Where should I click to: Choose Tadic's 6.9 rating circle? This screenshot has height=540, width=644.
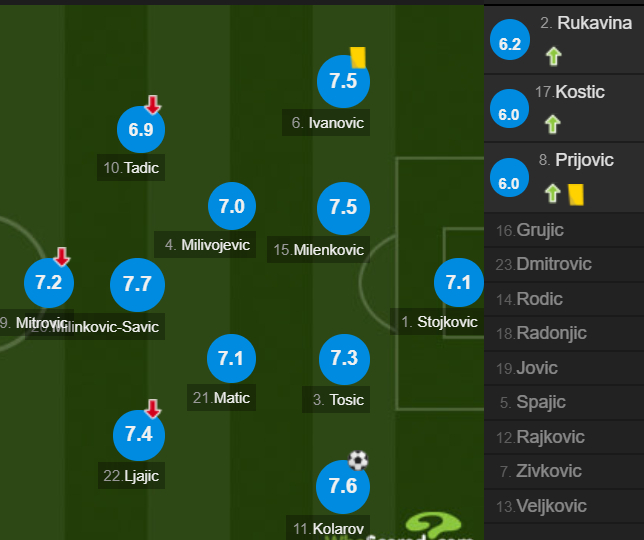coord(141,129)
